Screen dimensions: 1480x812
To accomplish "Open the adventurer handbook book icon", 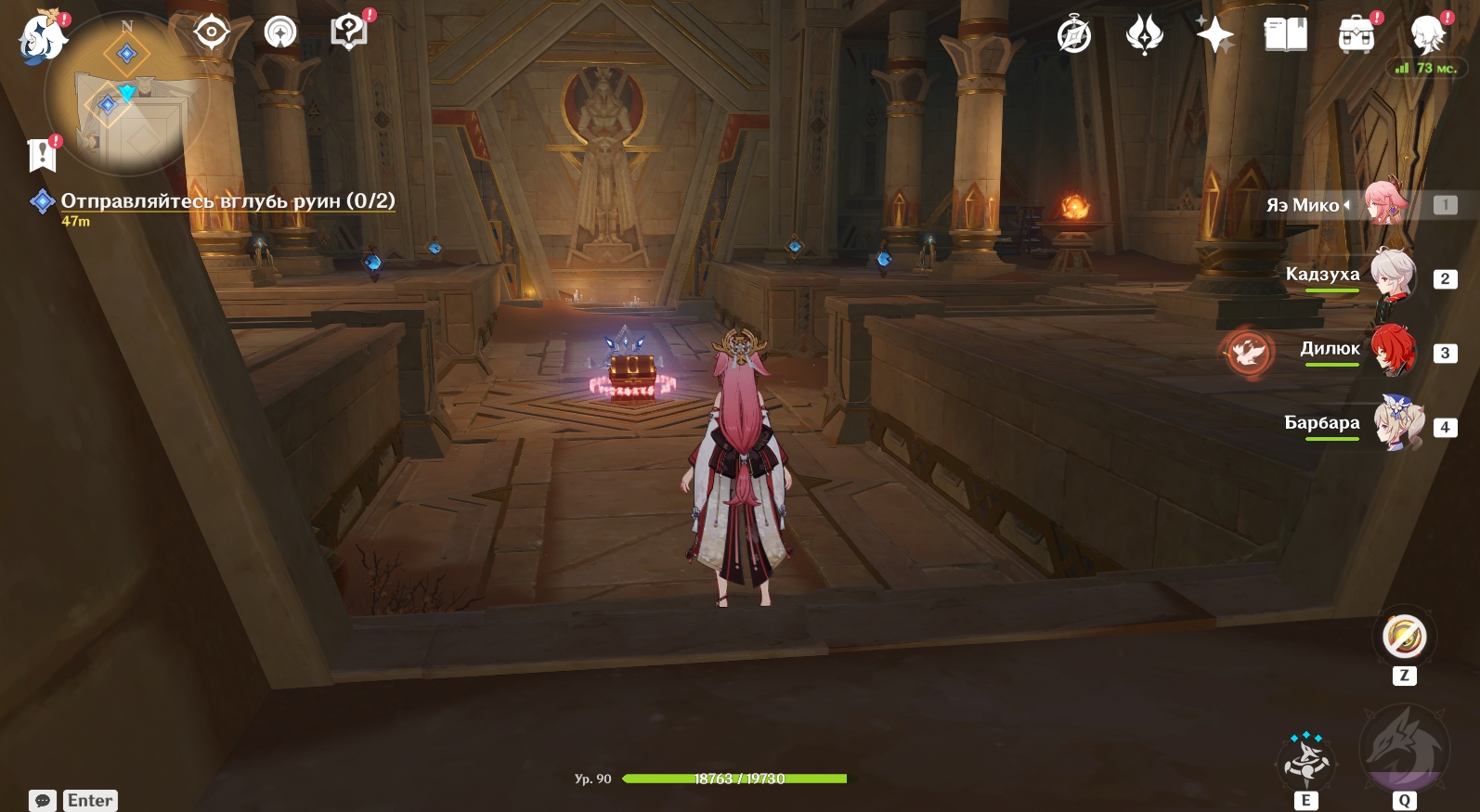I will click(1285, 36).
